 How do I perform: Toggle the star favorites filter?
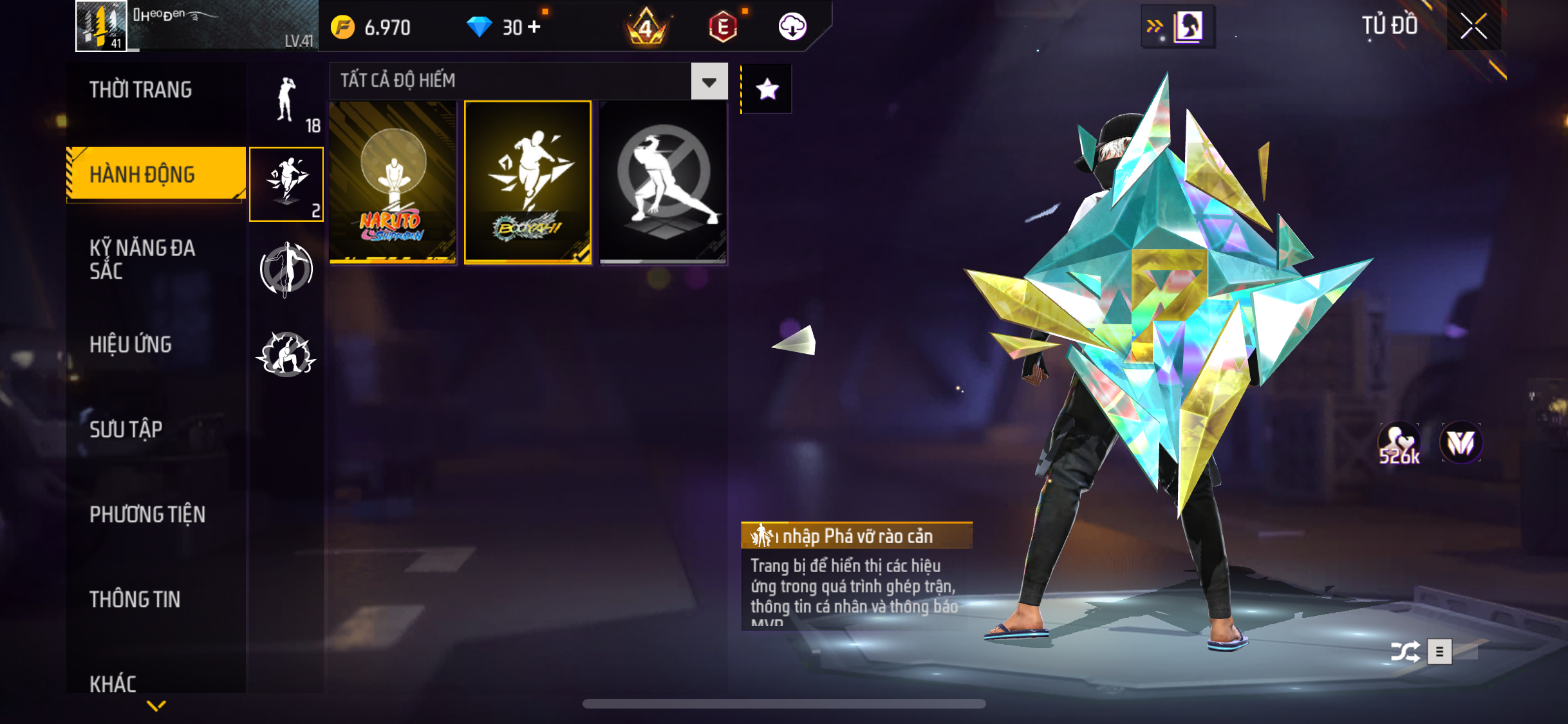(x=767, y=89)
